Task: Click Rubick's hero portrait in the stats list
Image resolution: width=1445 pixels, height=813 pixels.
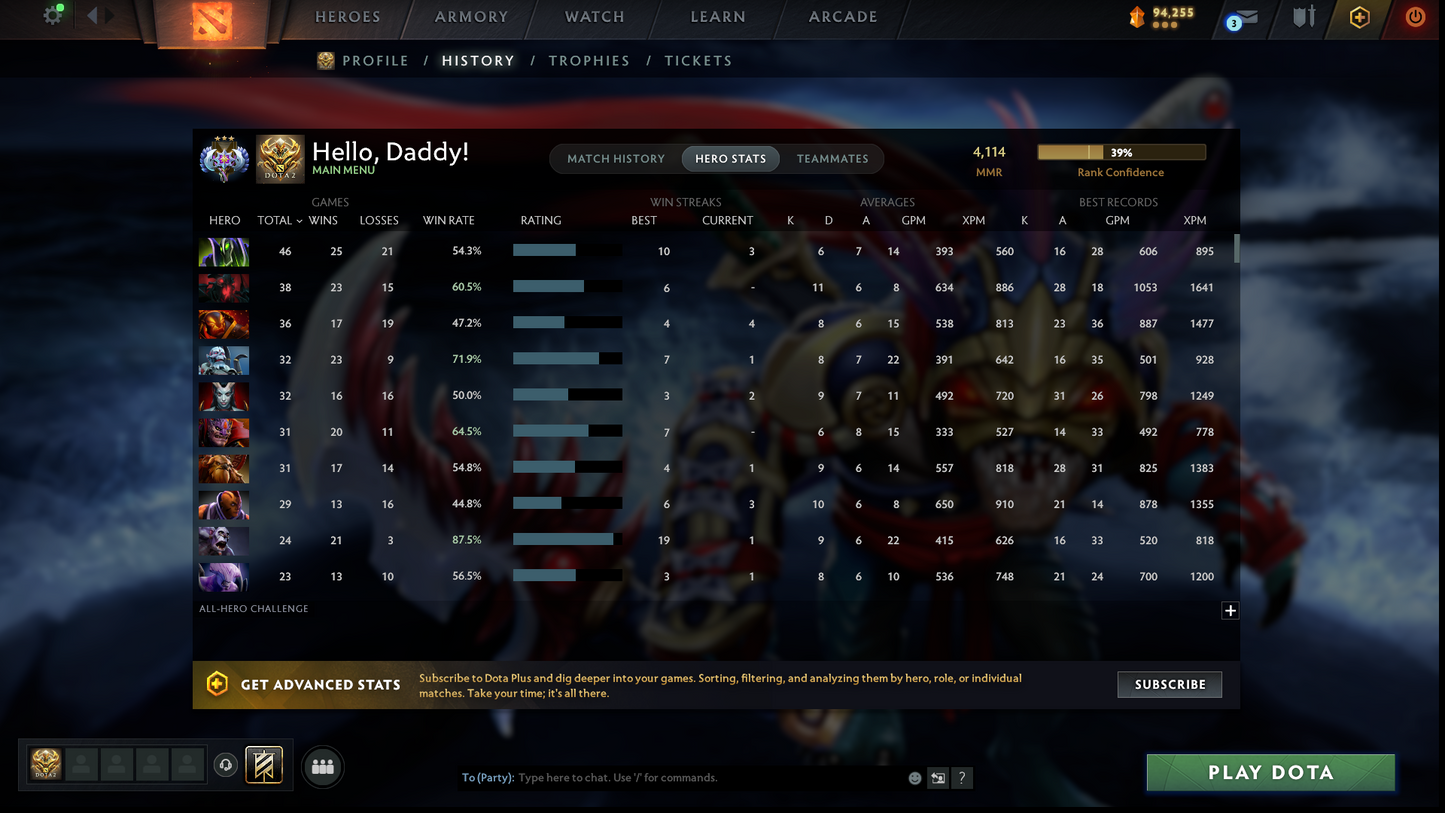Action: 223,251
